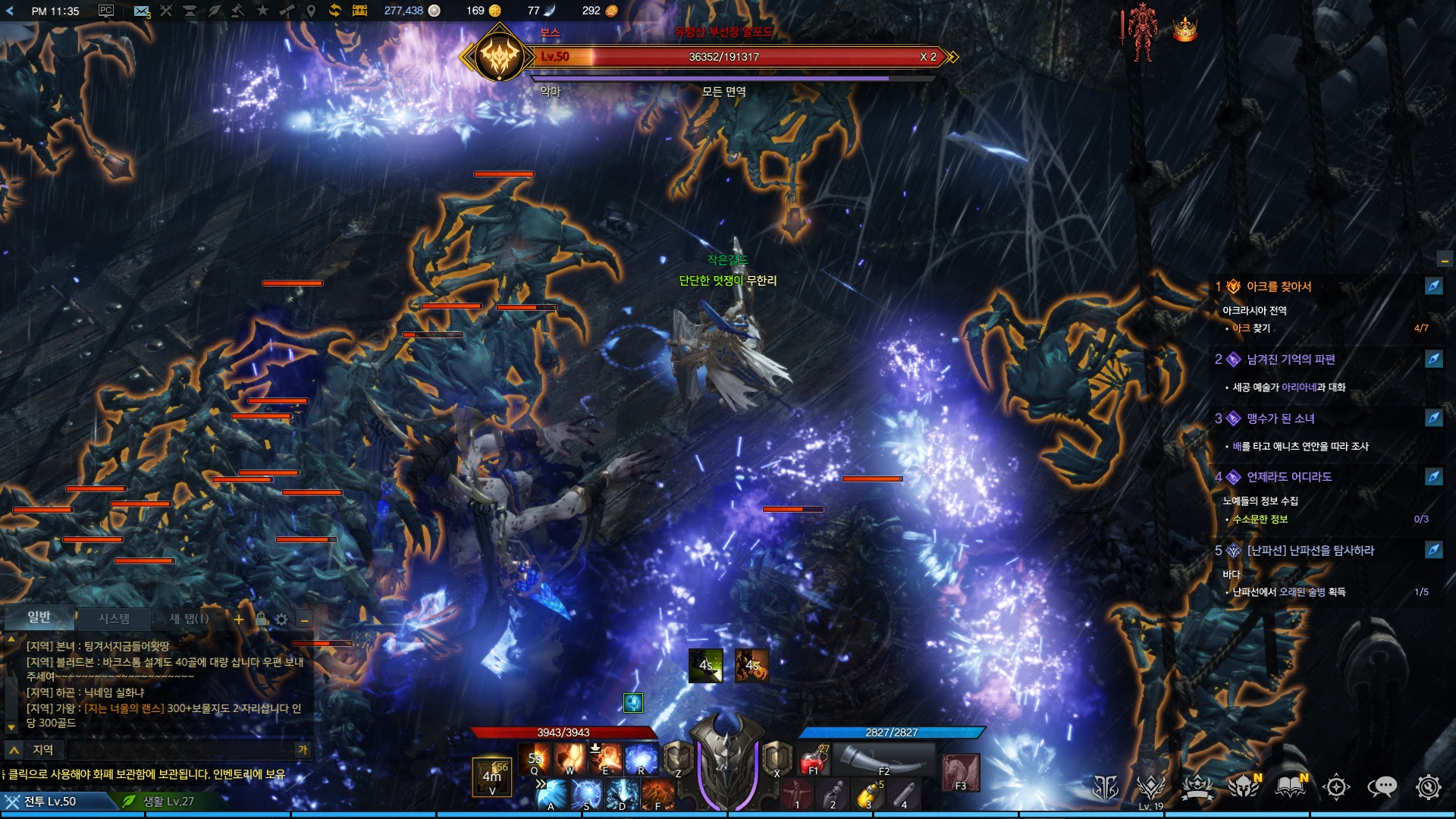Select the yellow potion item slot

869,795
